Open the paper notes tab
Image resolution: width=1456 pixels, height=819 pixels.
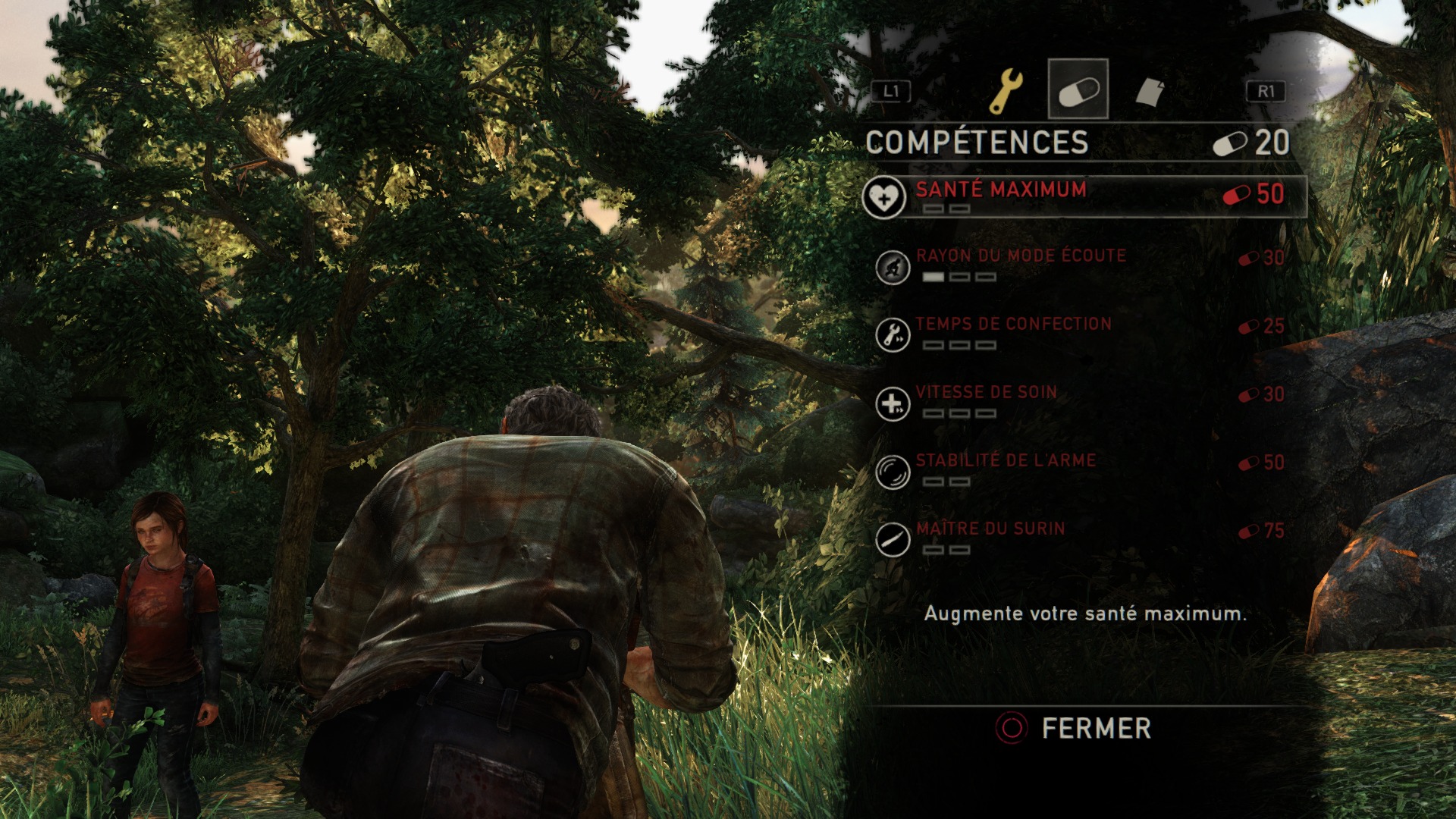[x=1150, y=92]
